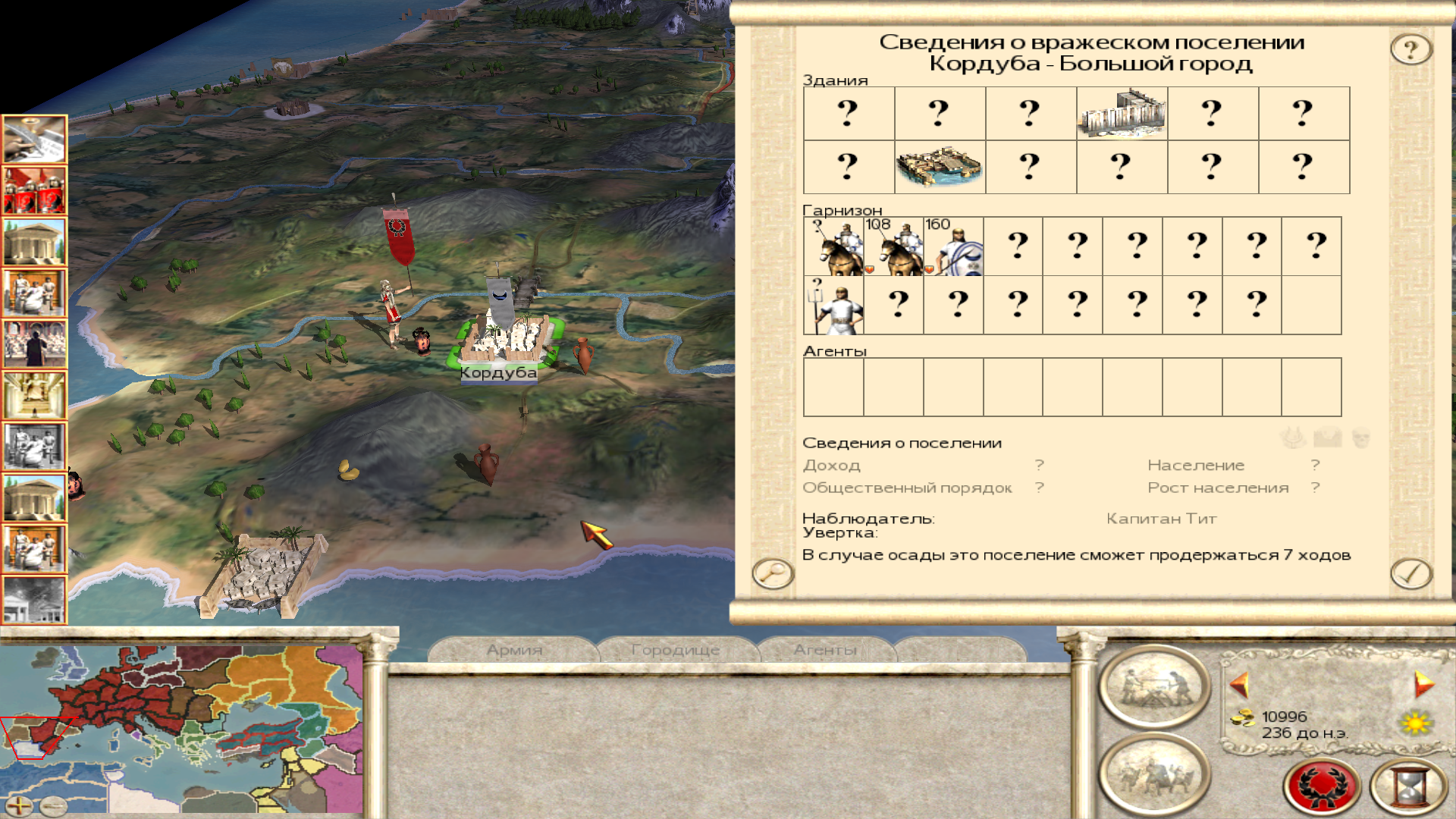The width and height of the screenshot is (1456, 819).
Task: Open help for the settlement info scroll
Action: (x=1410, y=50)
